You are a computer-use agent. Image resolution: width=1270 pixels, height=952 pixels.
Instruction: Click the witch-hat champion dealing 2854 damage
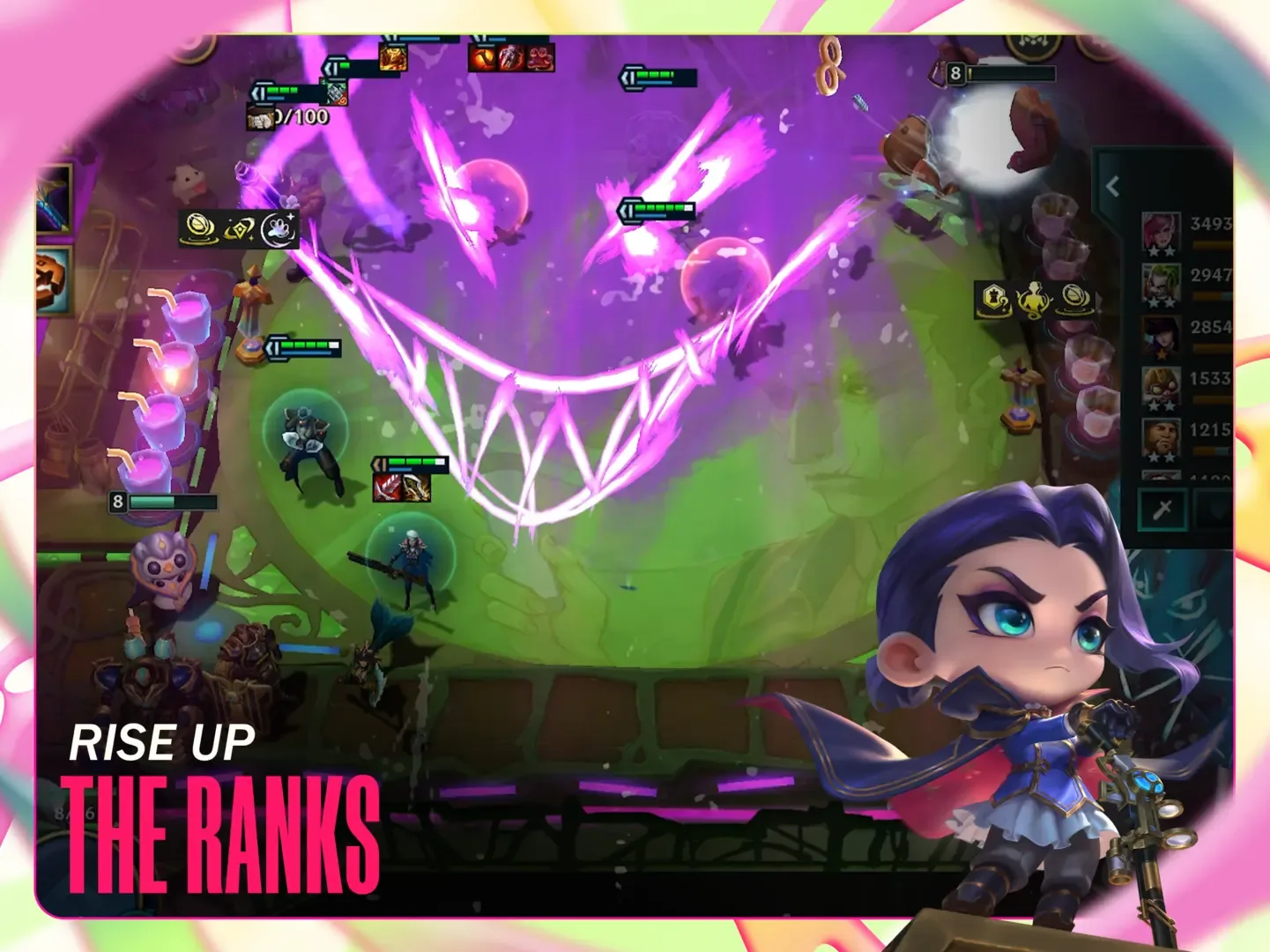tap(1162, 335)
